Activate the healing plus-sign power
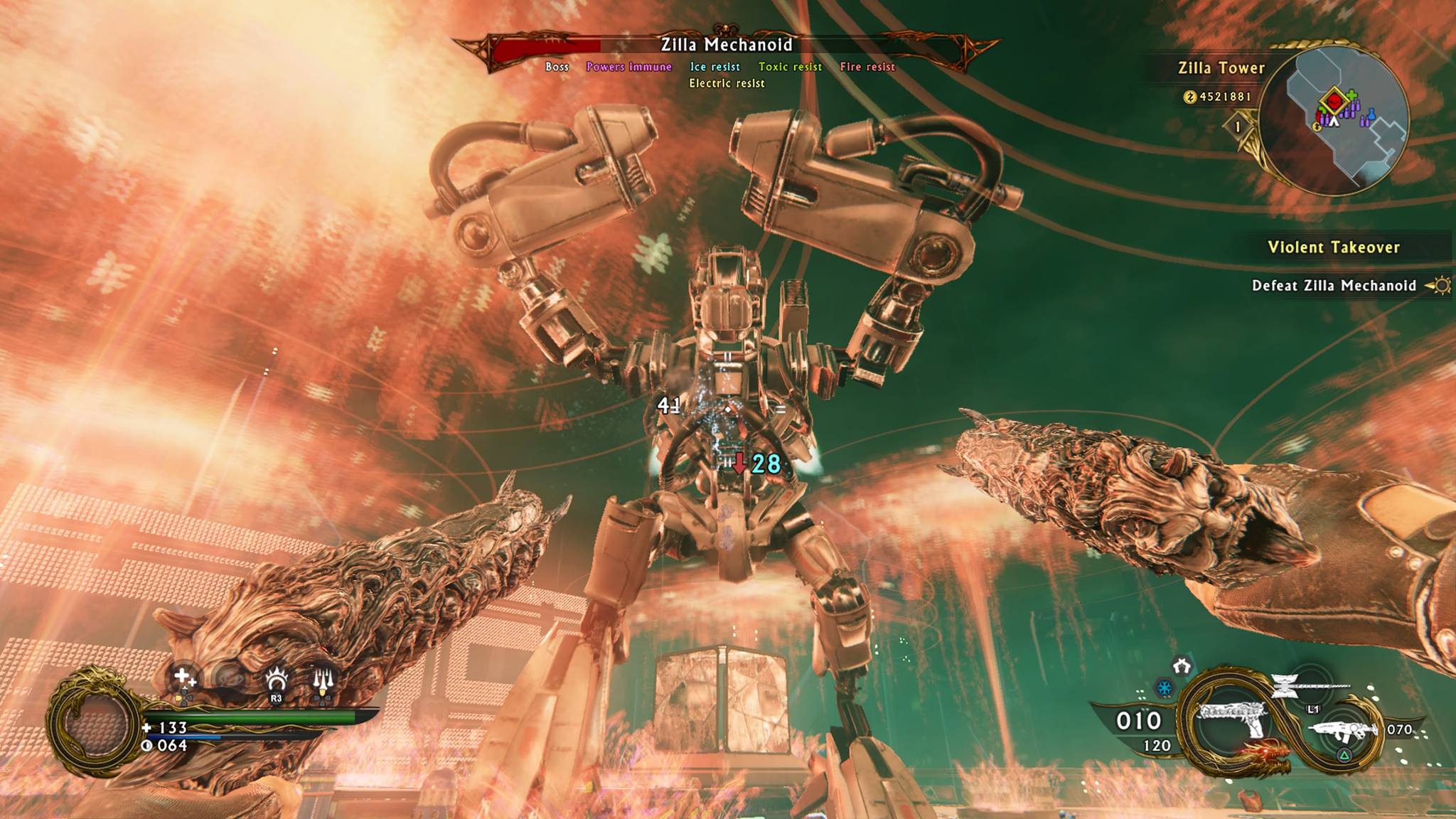The width and height of the screenshot is (1456, 819). click(x=184, y=678)
